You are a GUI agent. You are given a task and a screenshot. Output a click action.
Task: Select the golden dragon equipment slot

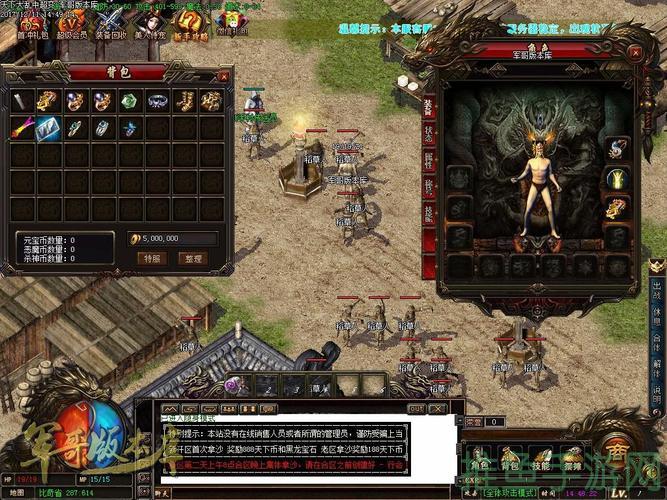coord(617,208)
